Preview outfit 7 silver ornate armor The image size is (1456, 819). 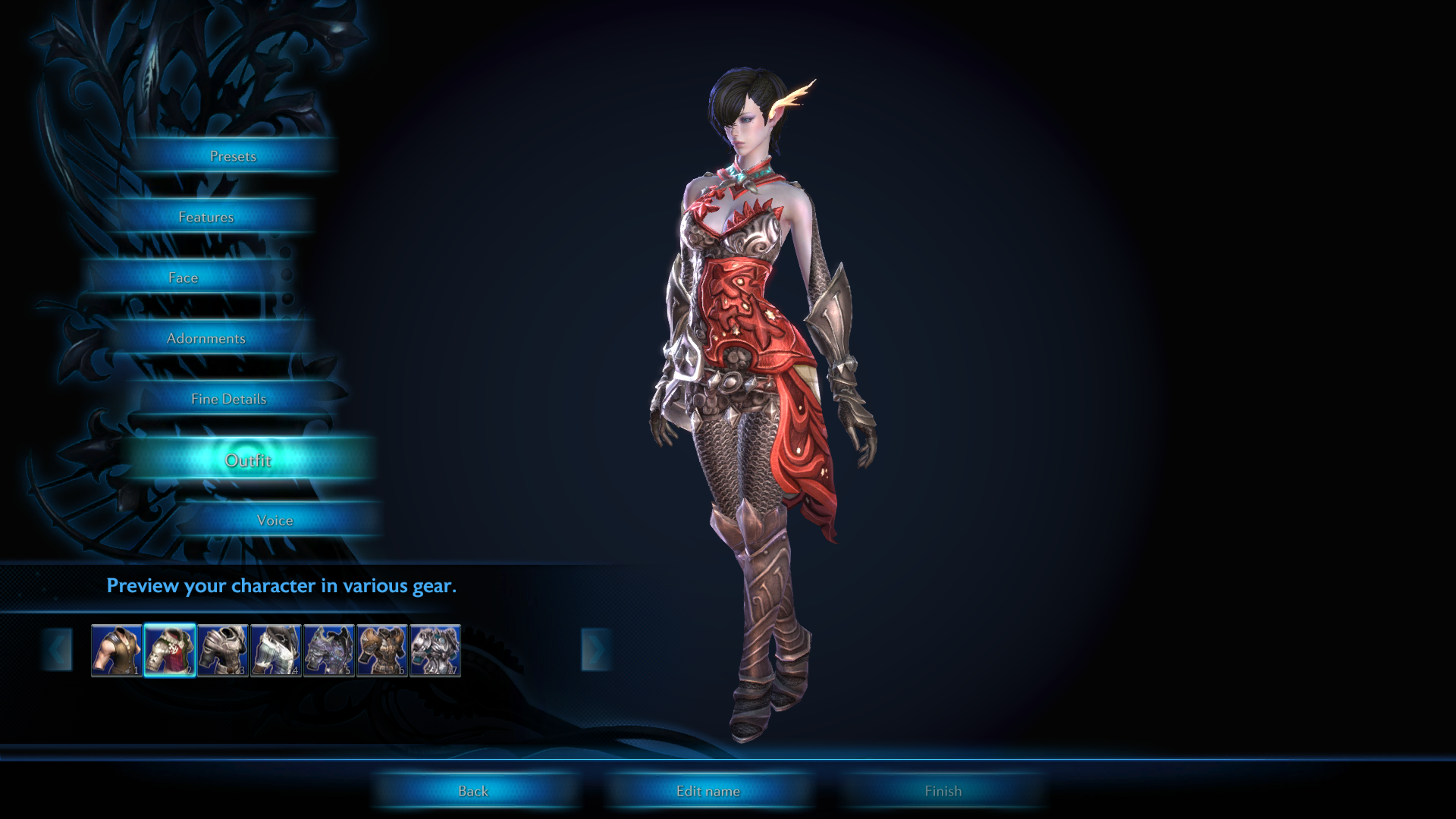pyautogui.click(x=435, y=650)
